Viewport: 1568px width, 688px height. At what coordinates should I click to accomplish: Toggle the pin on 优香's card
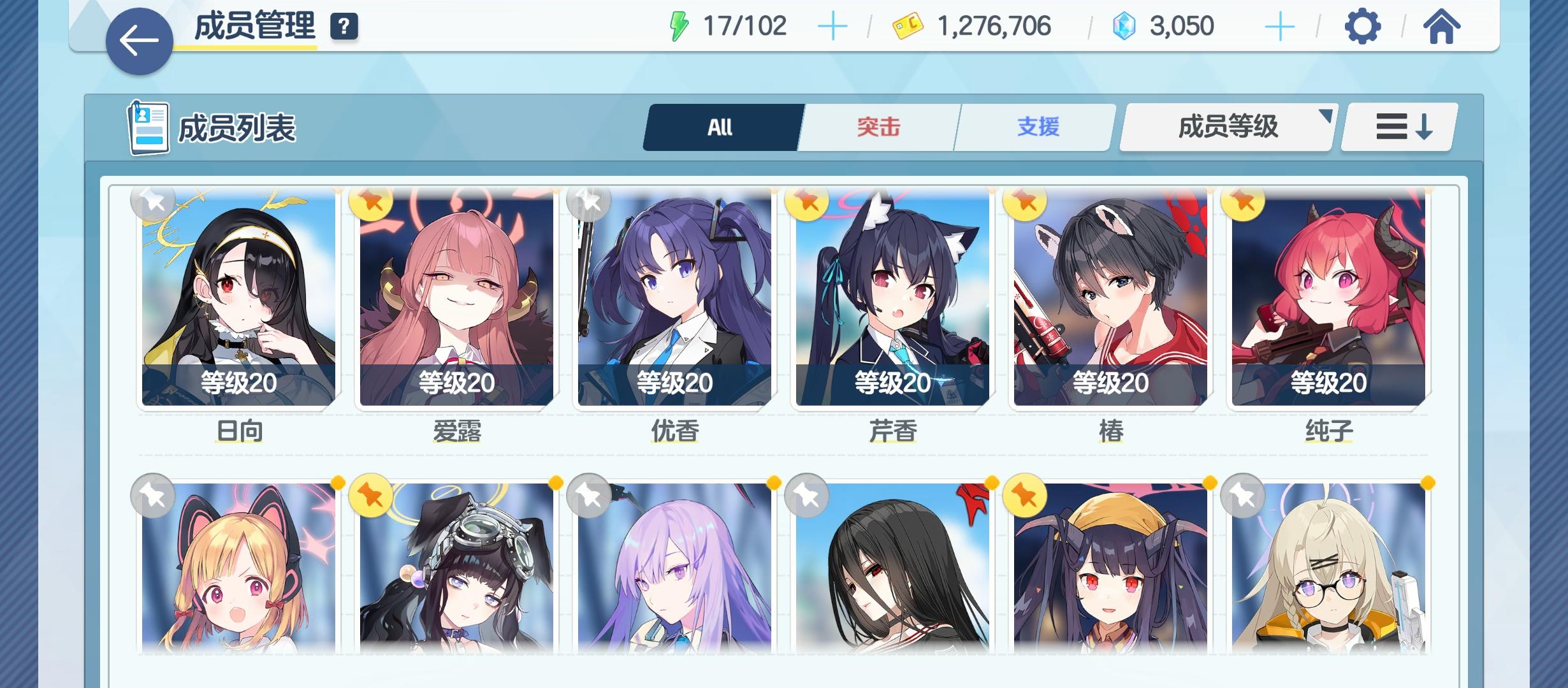pos(589,203)
